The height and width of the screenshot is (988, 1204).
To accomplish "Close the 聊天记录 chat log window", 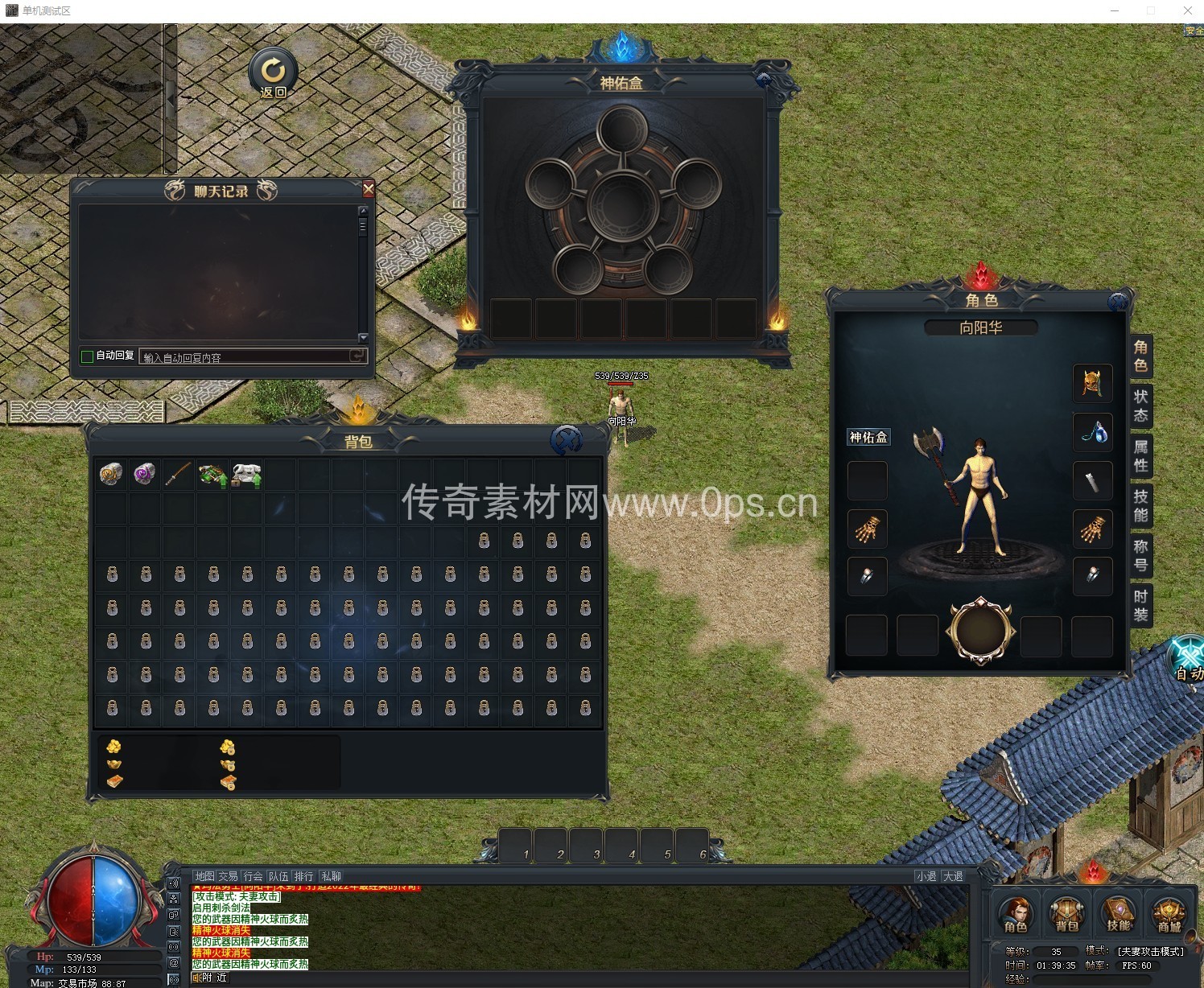I will [x=369, y=189].
